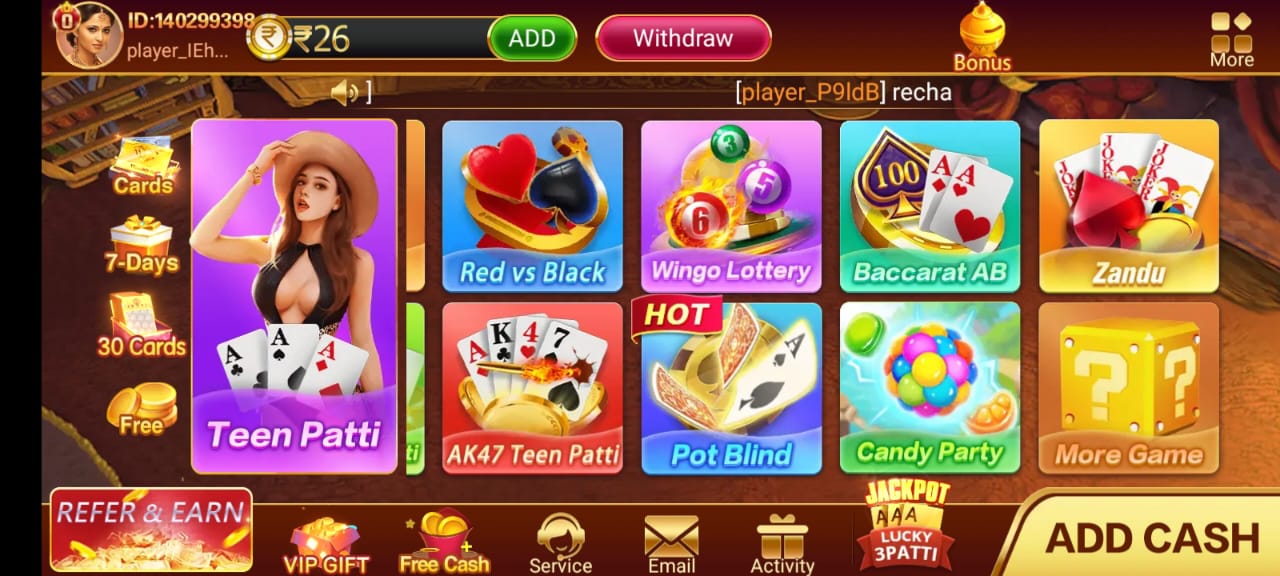The image size is (1280, 576).
Task: Open the Refer & Earn banner
Action: pos(151,530)
